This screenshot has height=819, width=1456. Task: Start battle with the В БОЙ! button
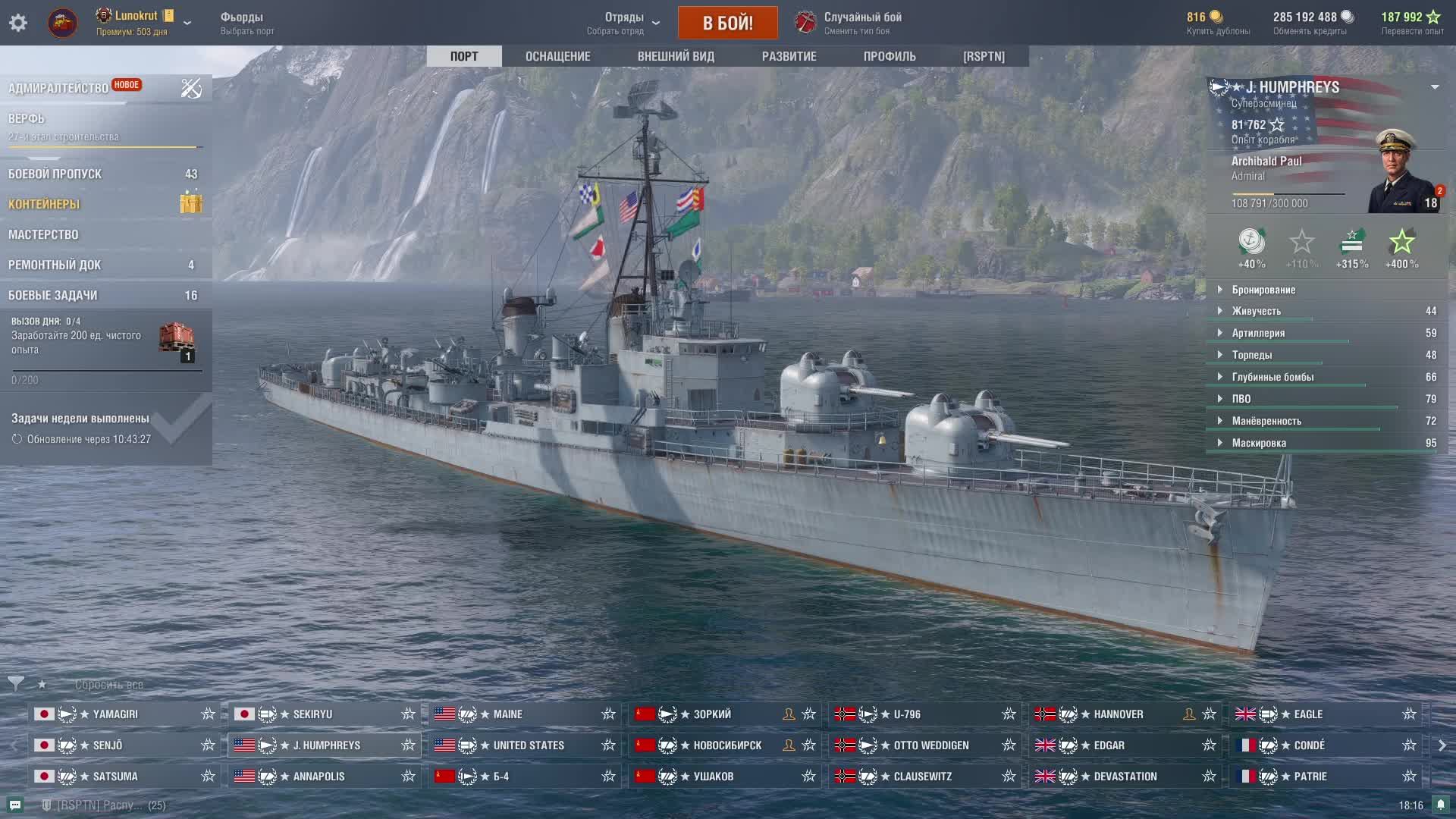pyautogui.click(x=727, y=23)
